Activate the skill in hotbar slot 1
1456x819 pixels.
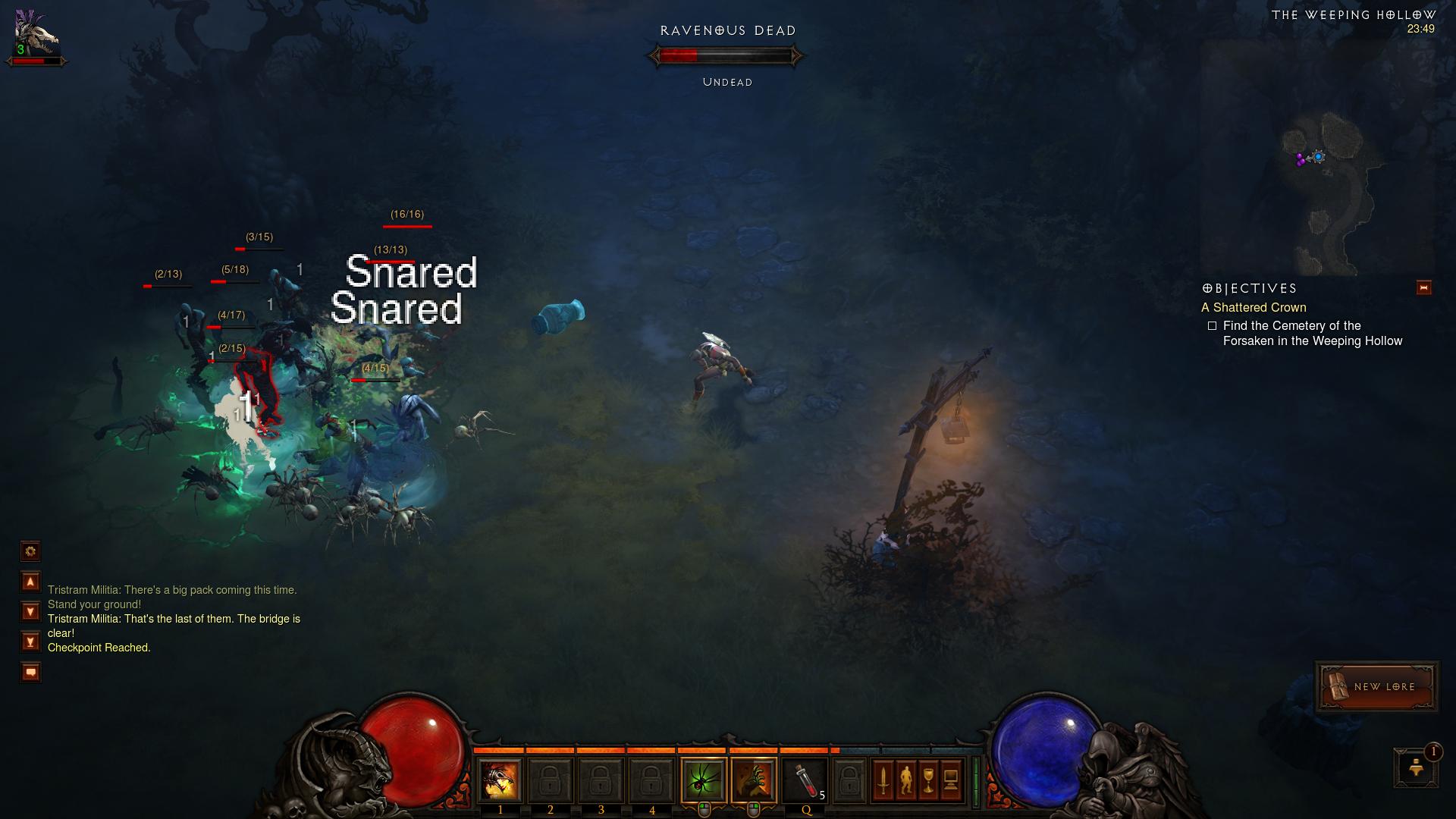[x=500, y=780]
